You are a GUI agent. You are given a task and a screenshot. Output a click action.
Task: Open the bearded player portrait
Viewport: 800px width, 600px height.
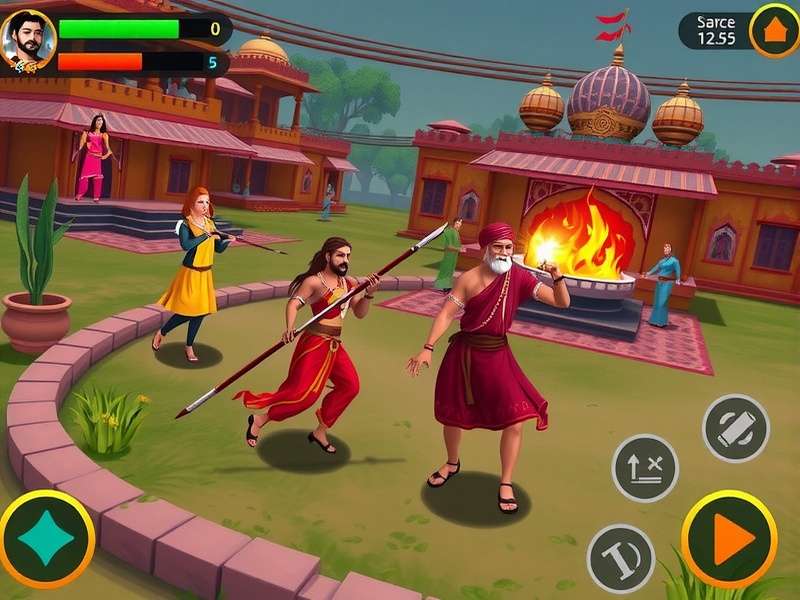click(28, 42)
